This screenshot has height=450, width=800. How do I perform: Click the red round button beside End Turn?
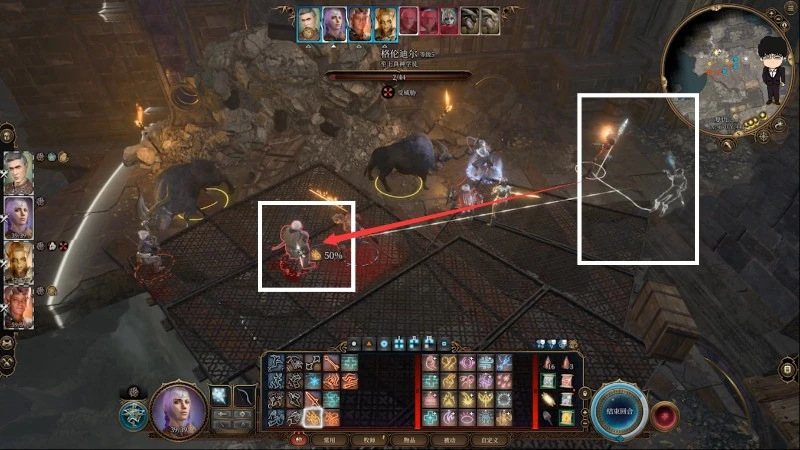tap(665, 413)
